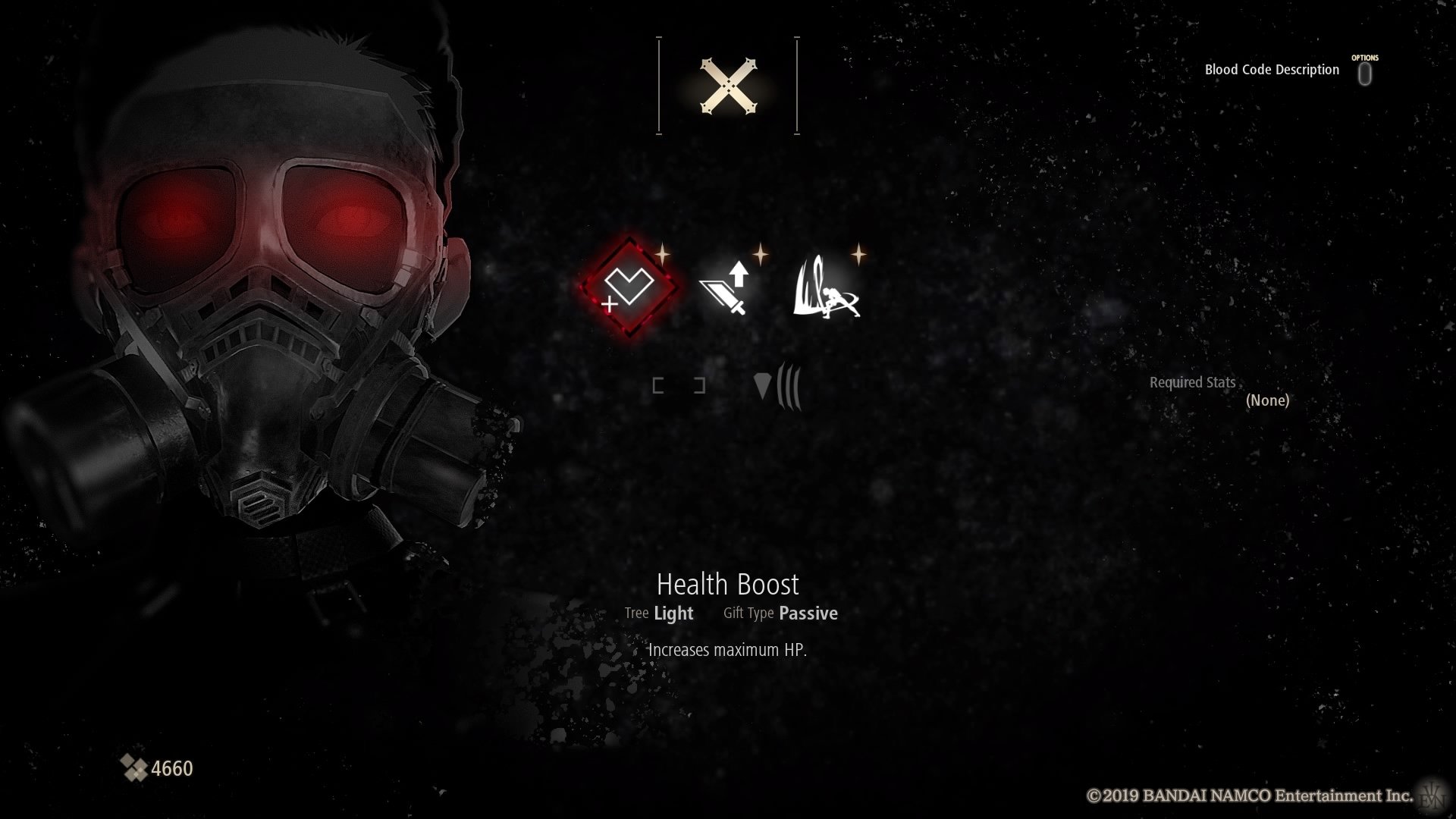Select the Health Boost heart gift
Viewport: 1456px width, 819px height.
click(x=630, y=287)
